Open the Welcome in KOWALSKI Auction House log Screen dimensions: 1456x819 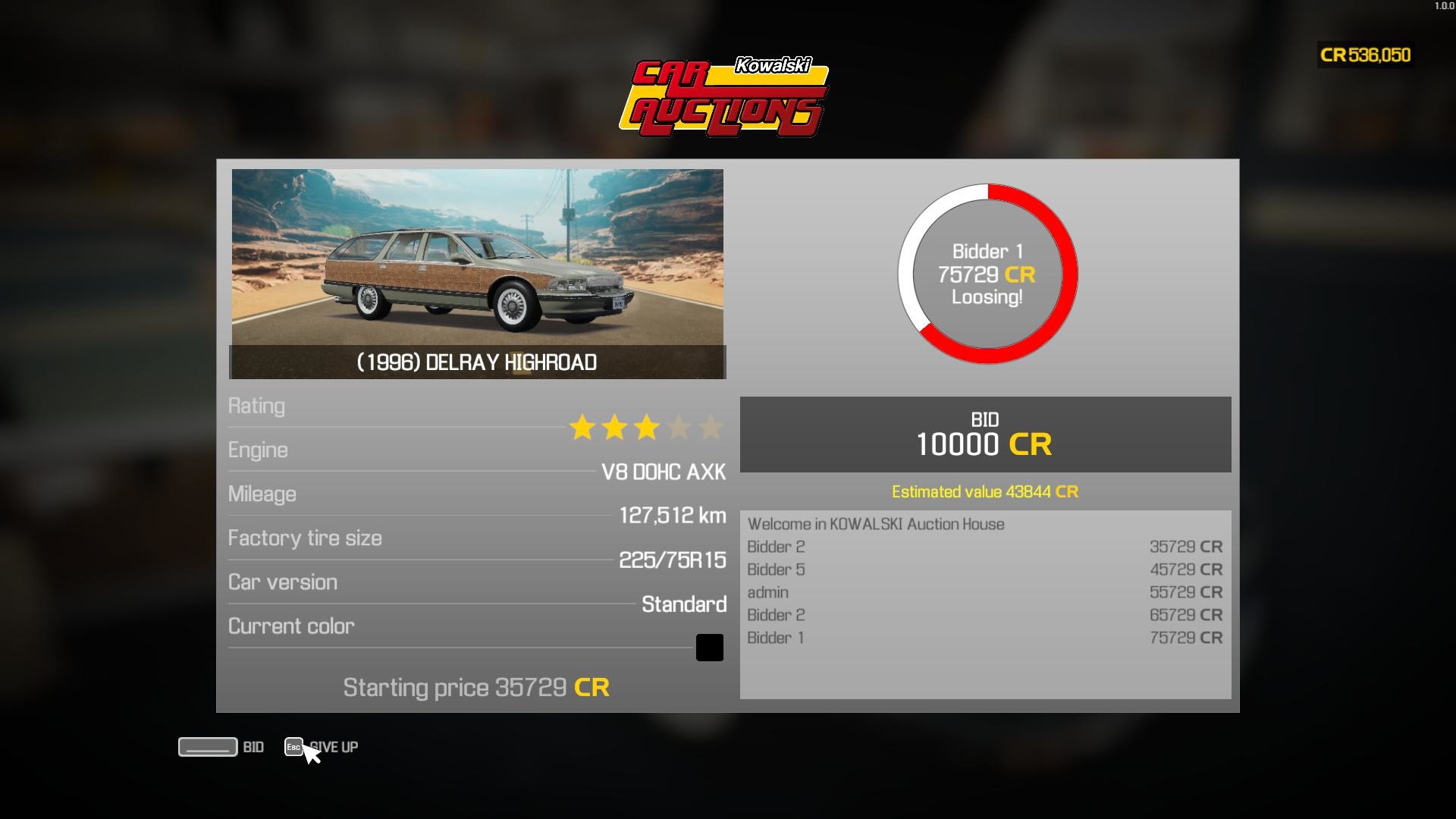tap(876, 523)
